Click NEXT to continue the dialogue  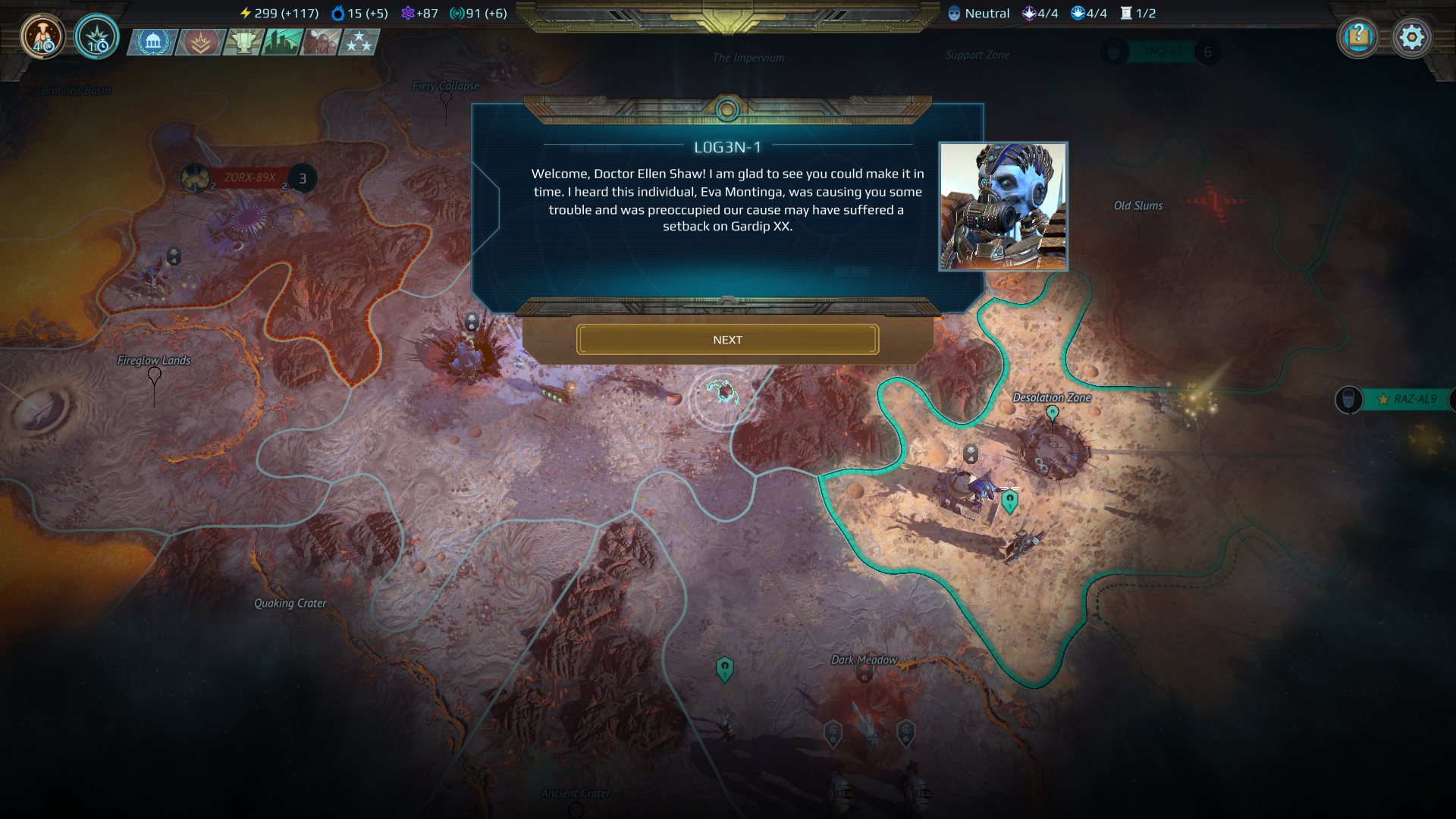[728, 339]
